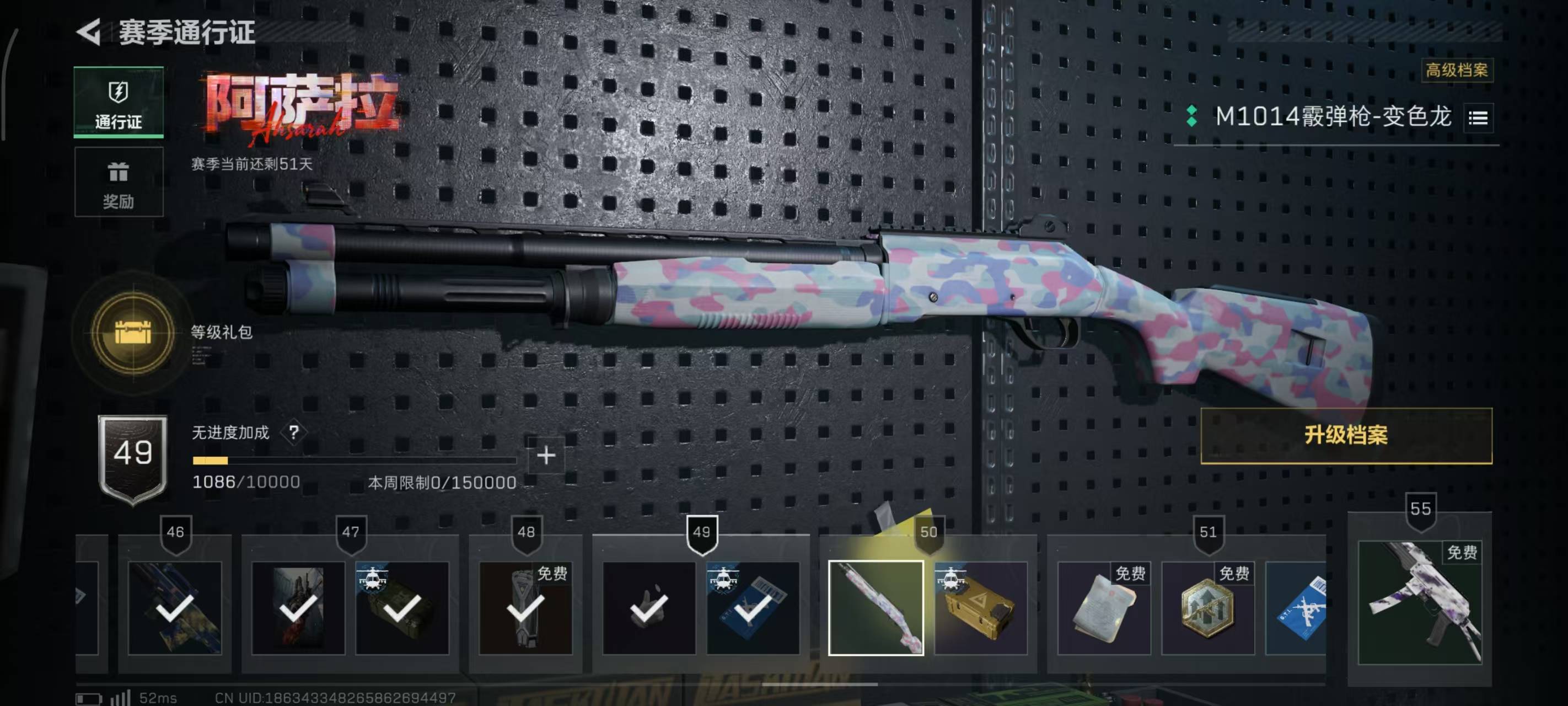Select the level 50 golden crate reward
The height and width of the screenshot is (706, 1568).
pyautogui.click(x=980, y=608)
